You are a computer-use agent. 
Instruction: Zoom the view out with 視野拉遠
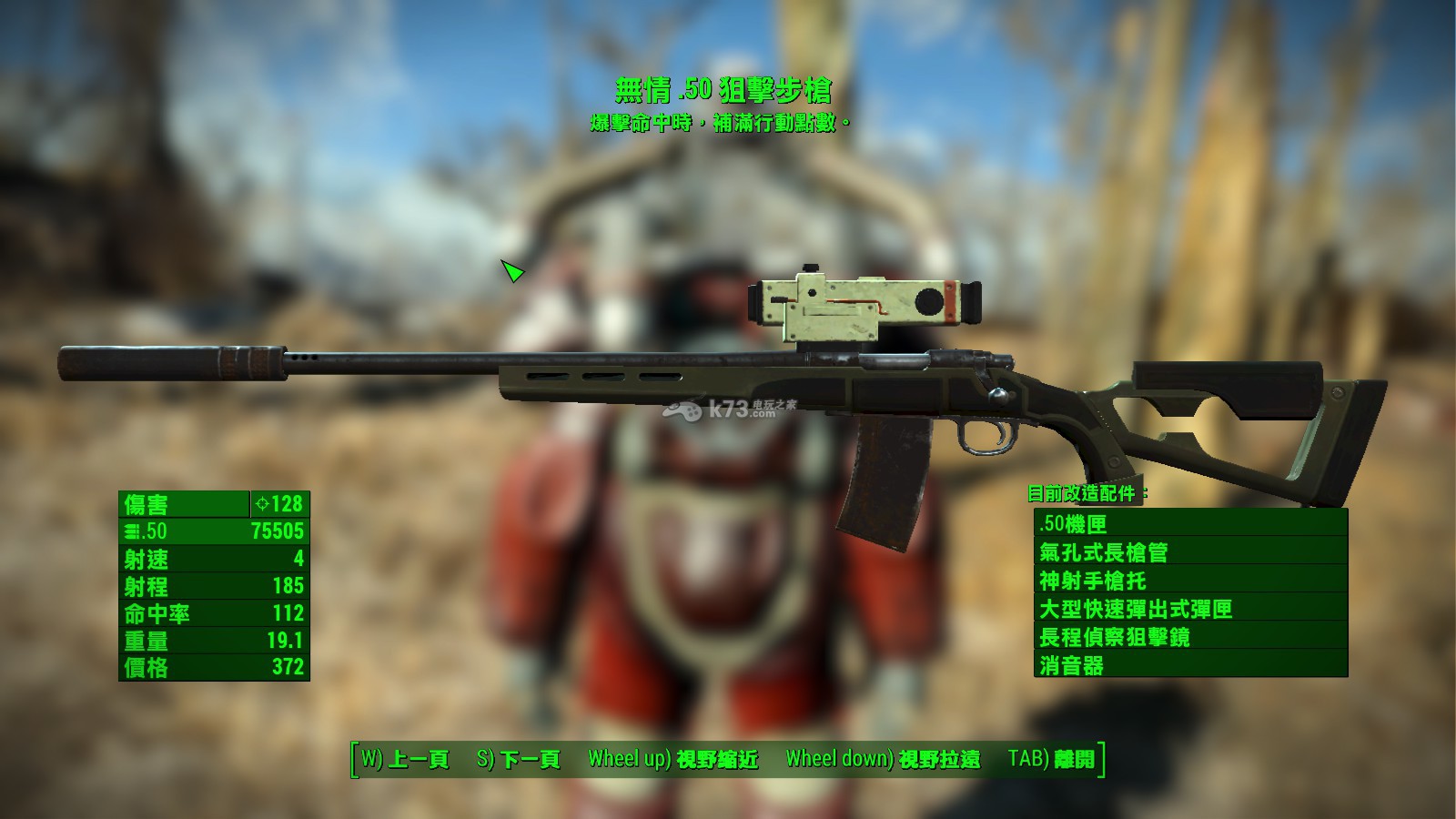point(883,759)
